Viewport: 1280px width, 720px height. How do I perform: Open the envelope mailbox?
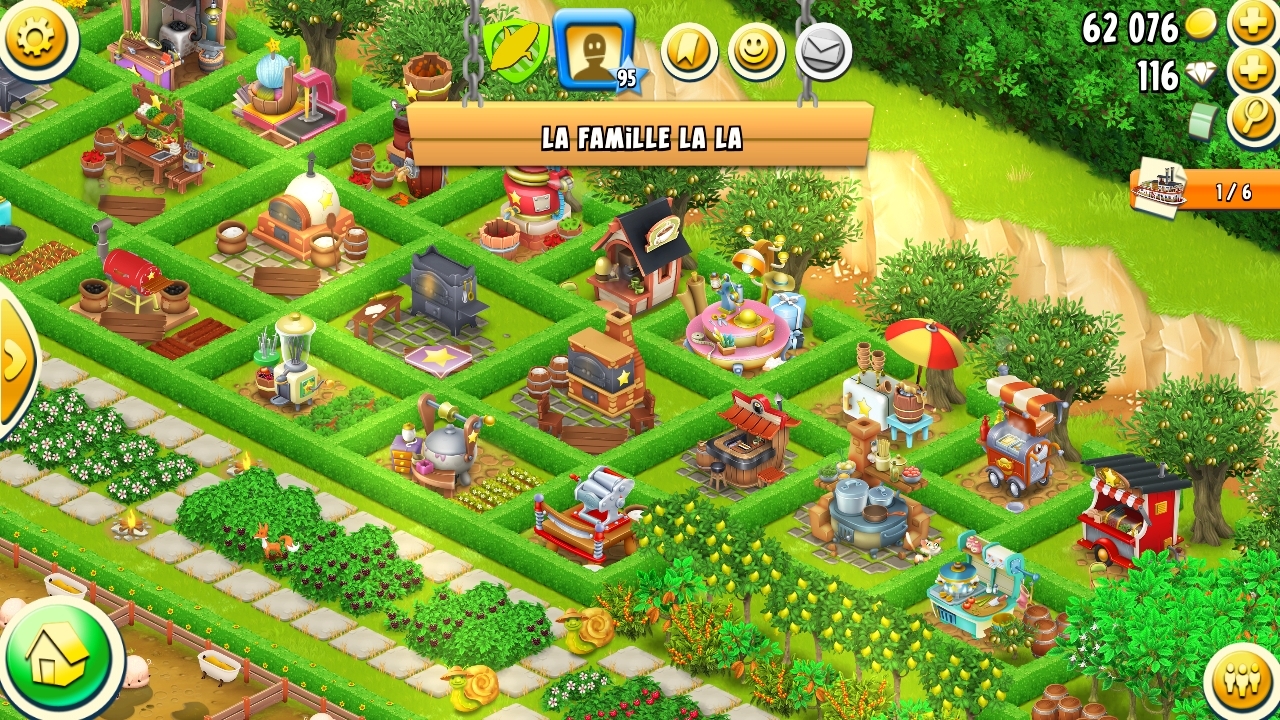[x=823, y=51]
